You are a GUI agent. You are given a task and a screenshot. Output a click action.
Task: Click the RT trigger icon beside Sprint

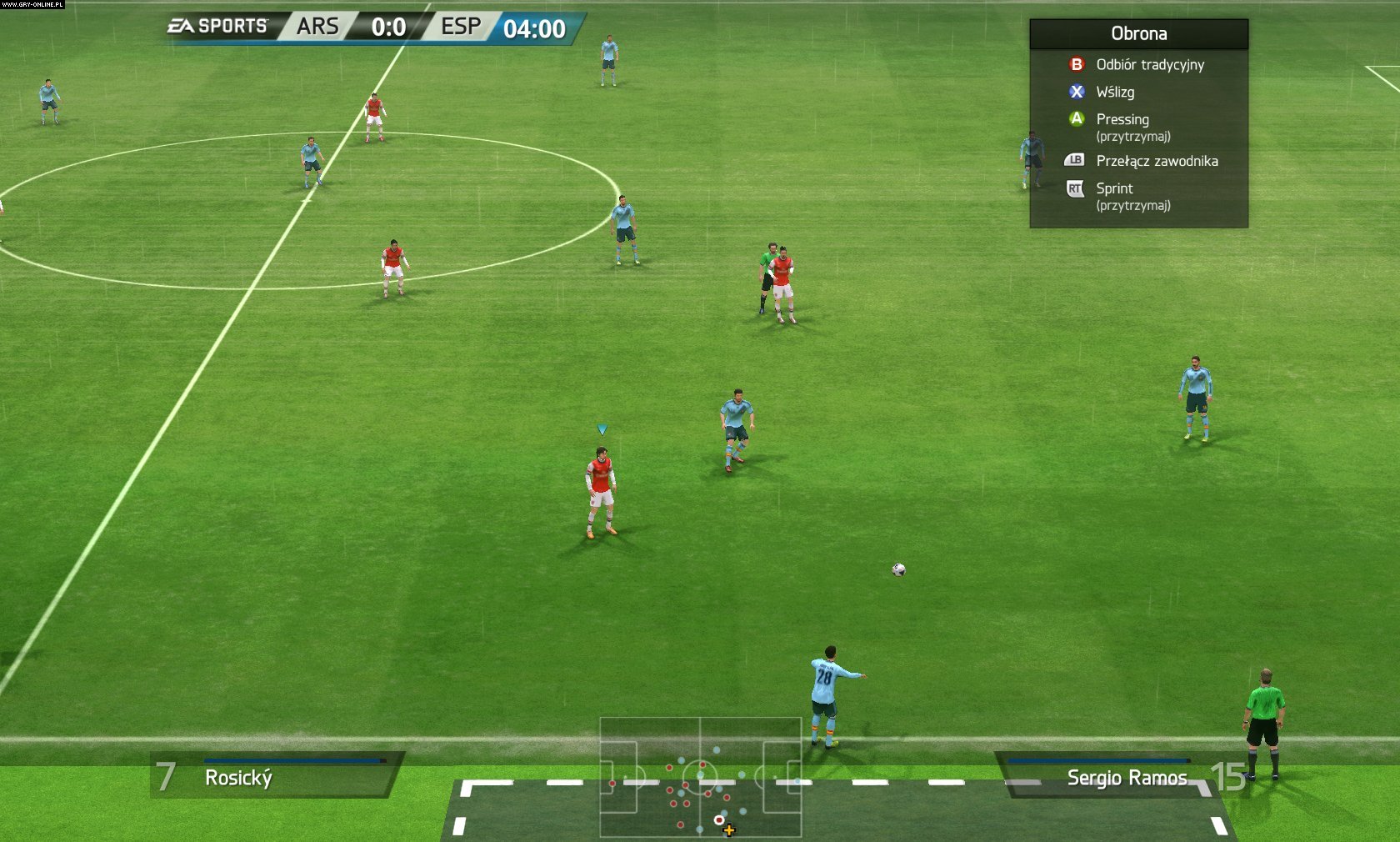(x=1073, y=188)
